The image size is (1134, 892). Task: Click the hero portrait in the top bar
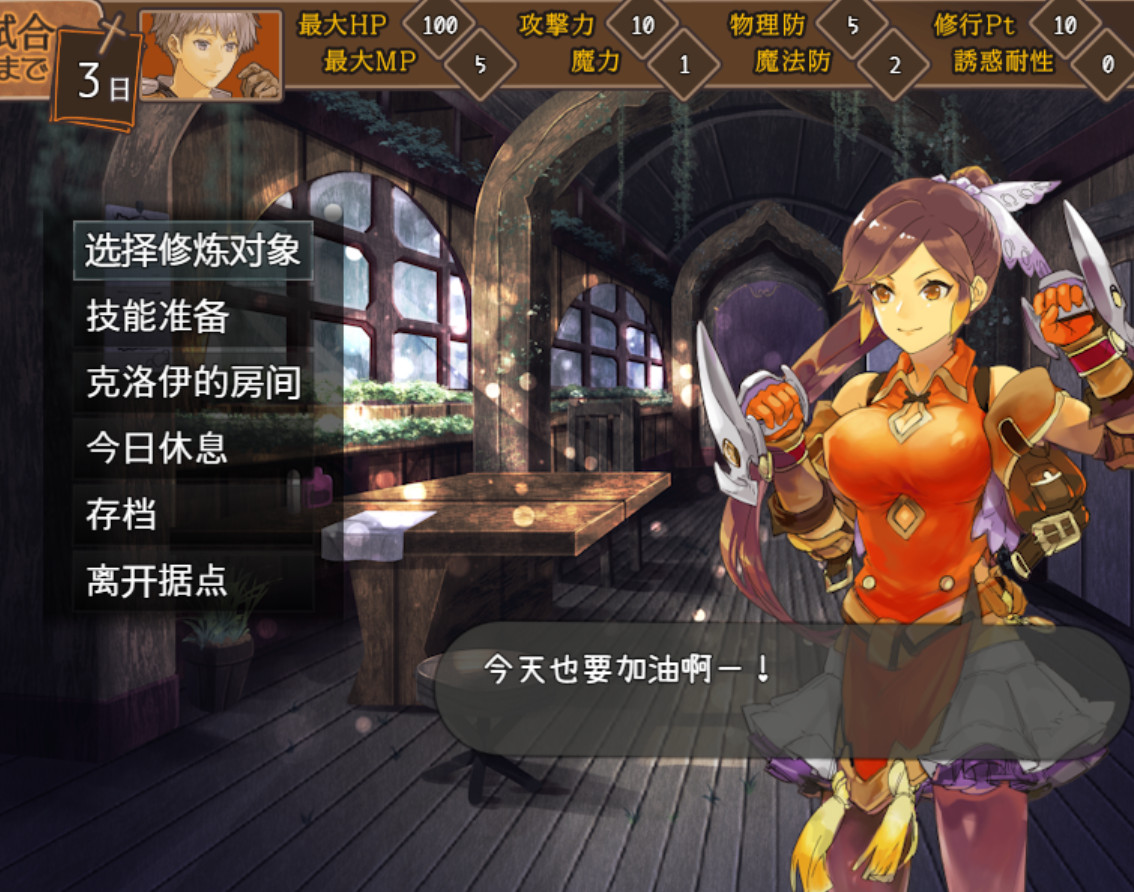pos(210,54)
